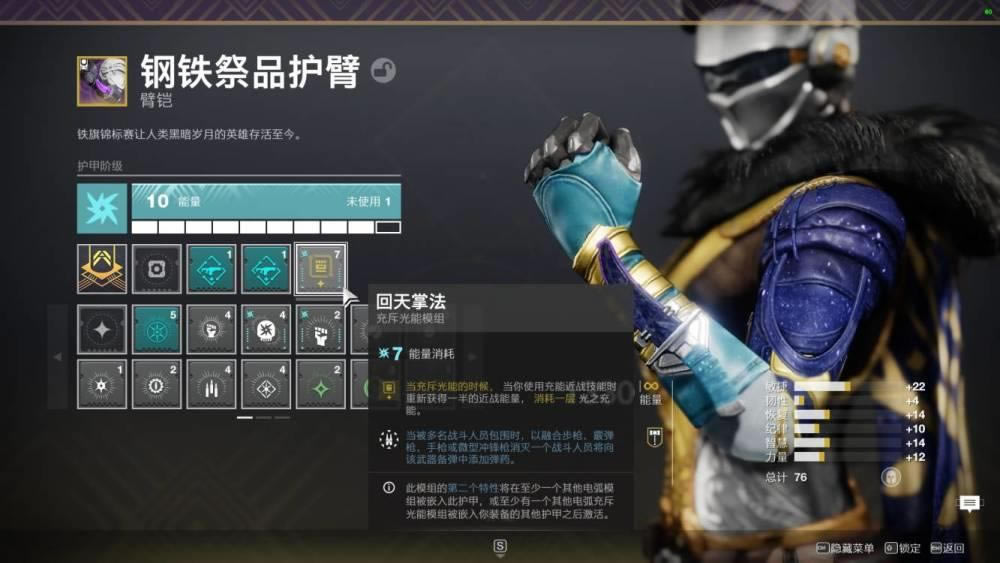Open the empty socket with the four-point star
The height and width of the screenshot is (563, 1000).
point(102,329)
